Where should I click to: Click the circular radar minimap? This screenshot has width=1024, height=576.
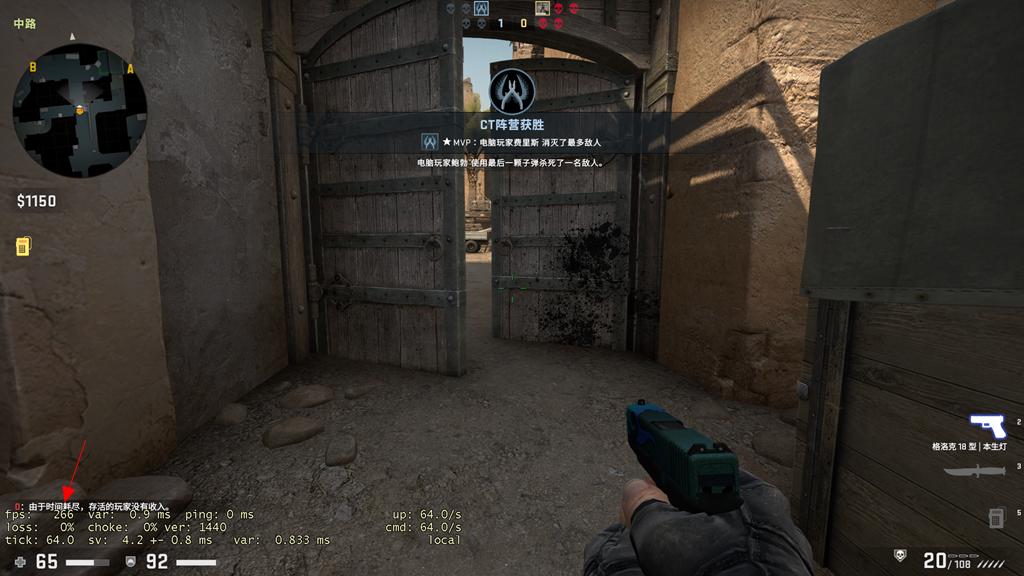click(80, 110)
